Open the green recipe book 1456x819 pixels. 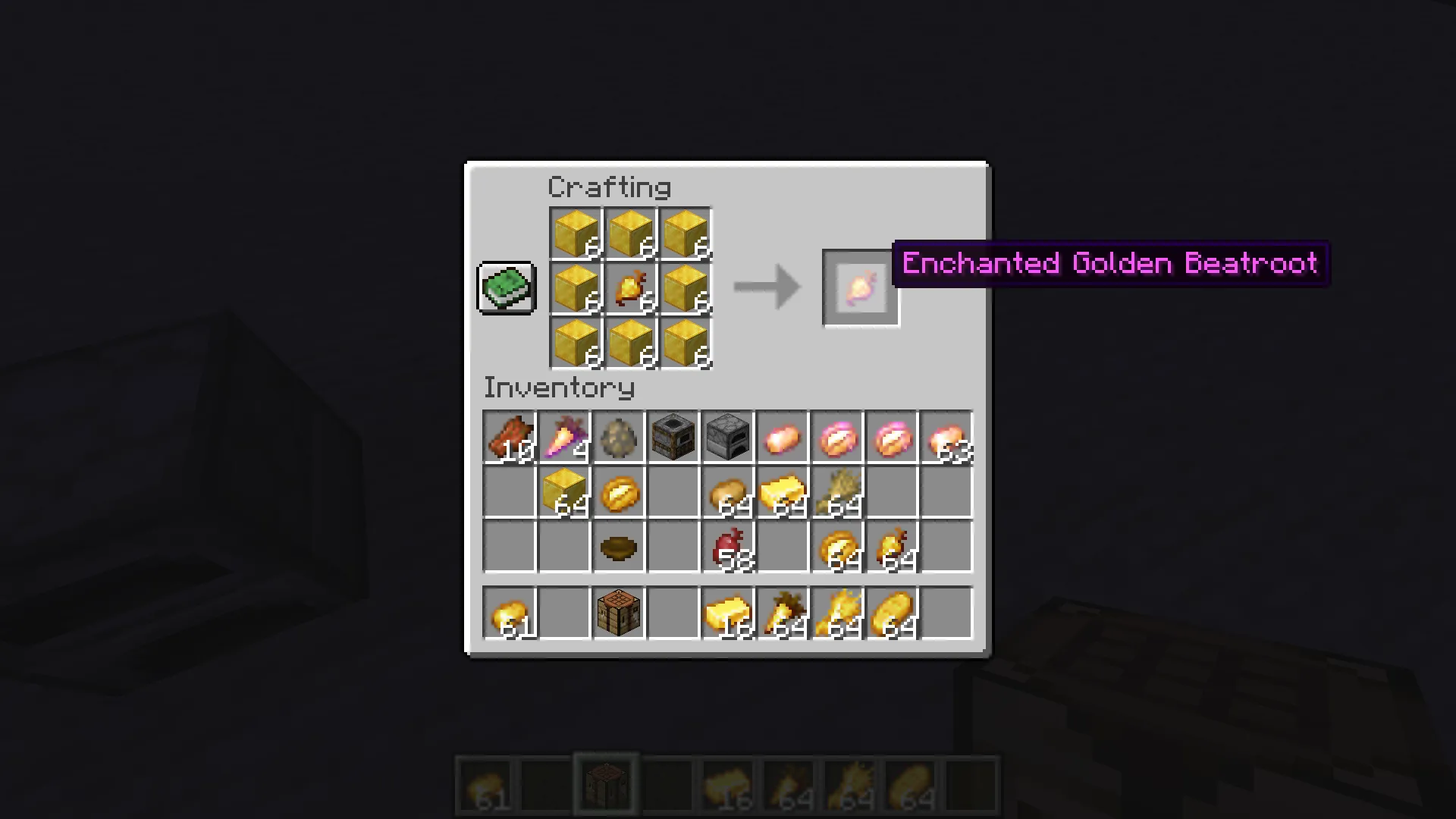click(506, 287)
